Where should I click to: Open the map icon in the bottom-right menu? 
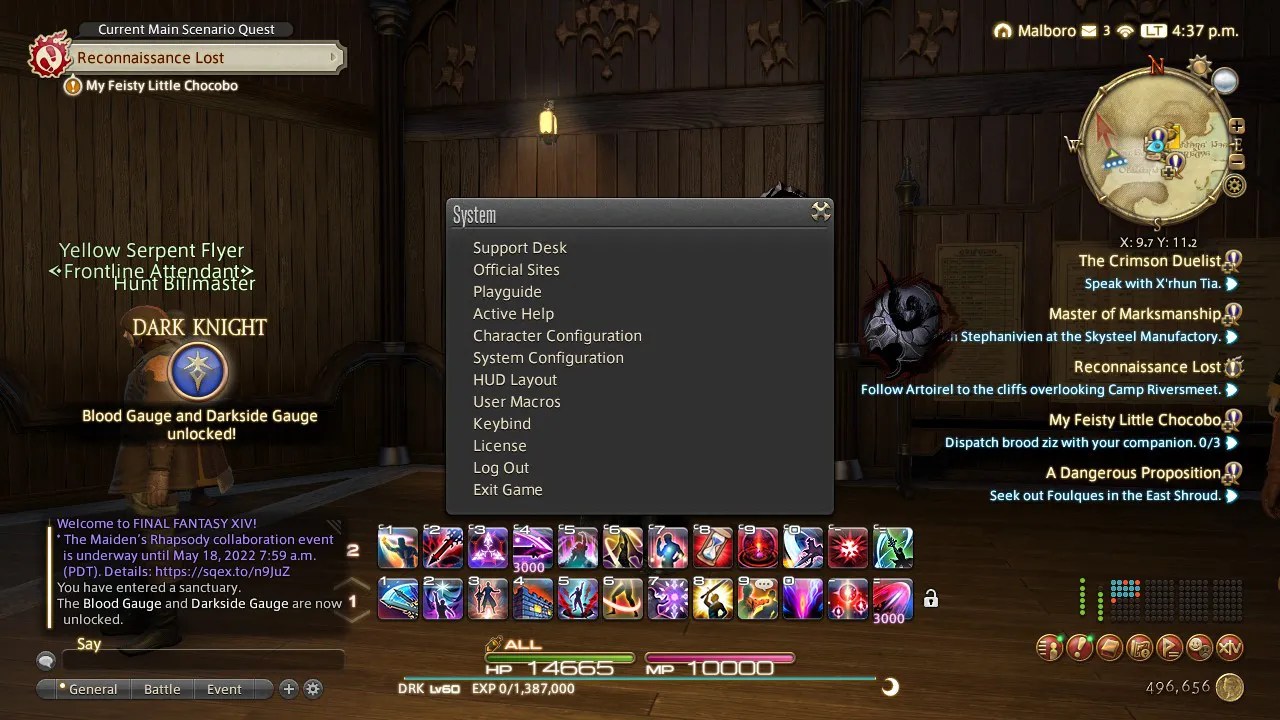click(1139, 647)
